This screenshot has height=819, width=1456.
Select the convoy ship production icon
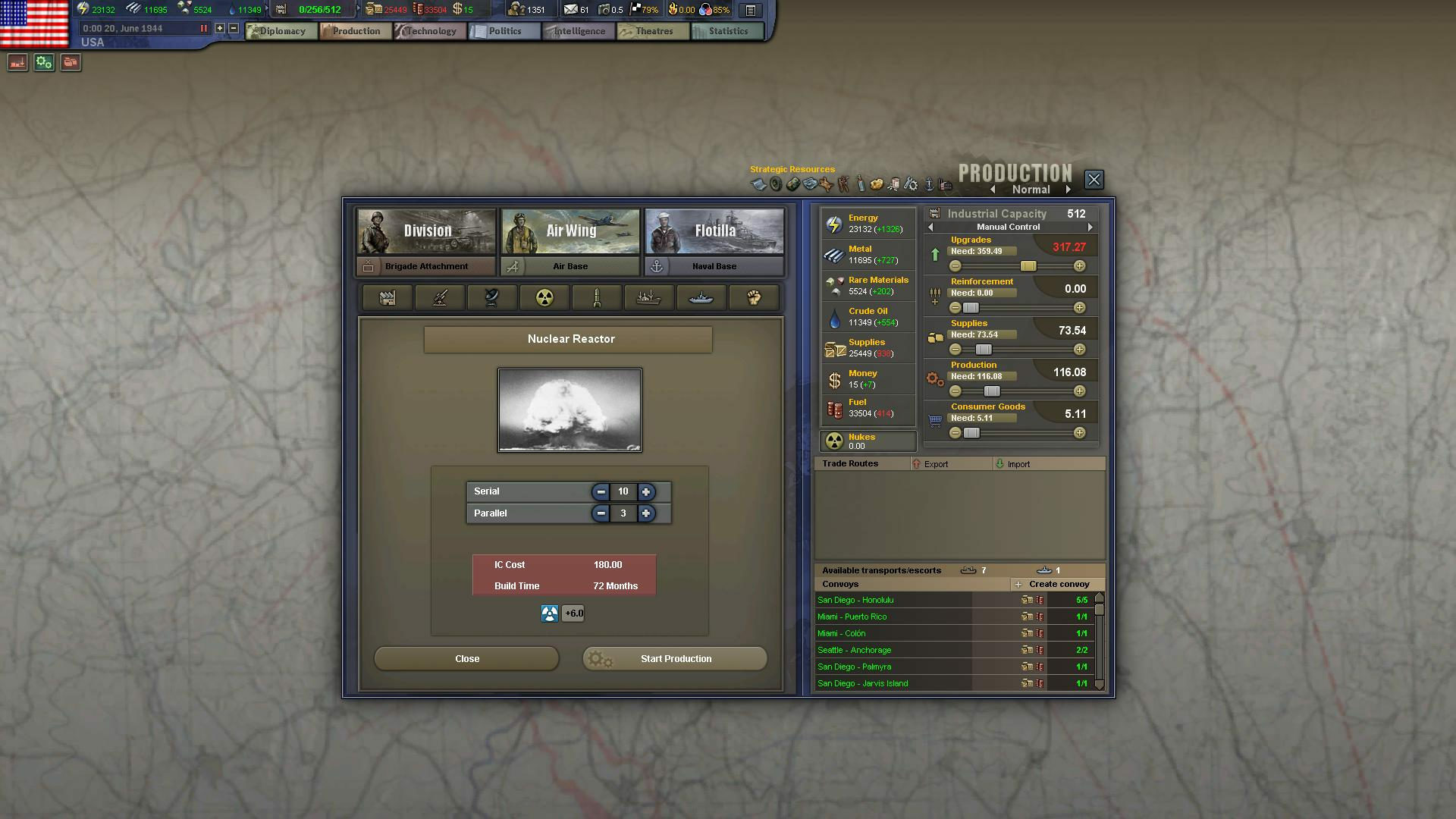click(649, 297)
